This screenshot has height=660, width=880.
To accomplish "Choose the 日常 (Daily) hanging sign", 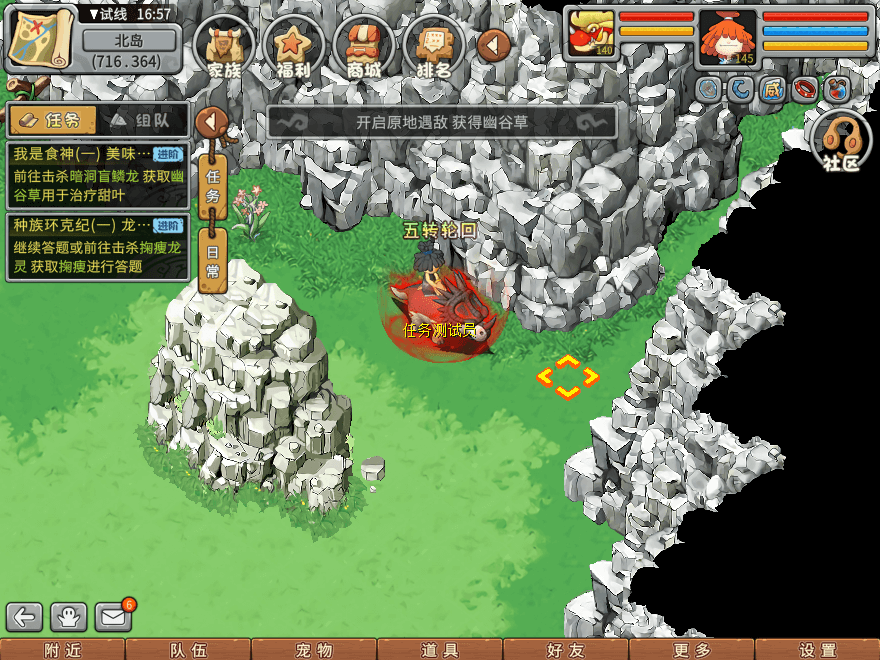I will pos(212,260).
